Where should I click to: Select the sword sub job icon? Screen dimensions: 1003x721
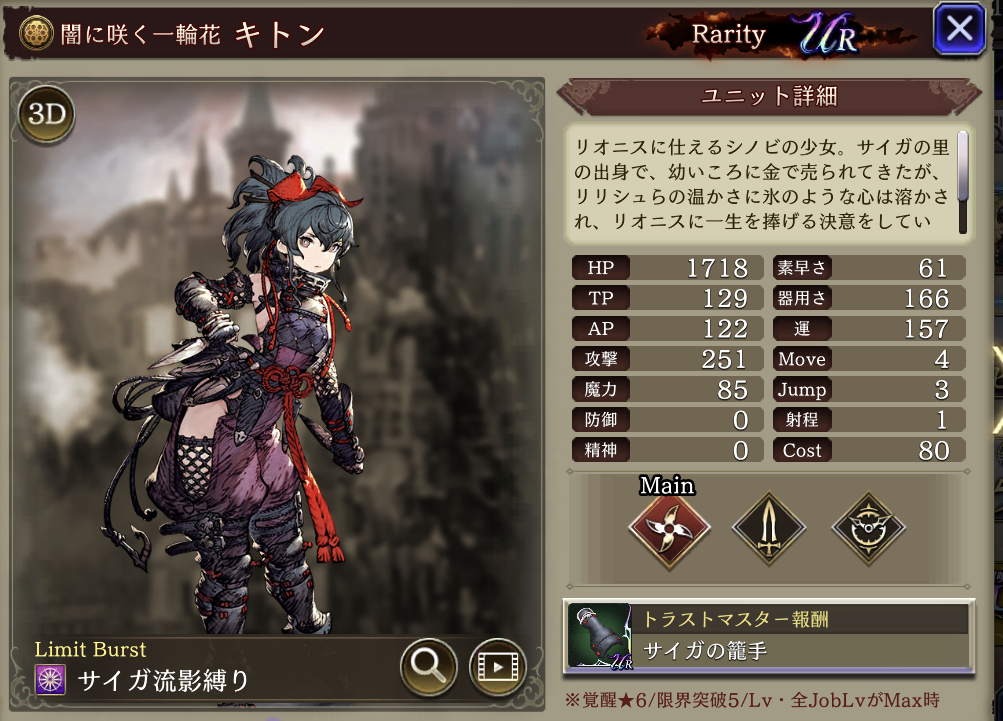[x=769, y=528]
